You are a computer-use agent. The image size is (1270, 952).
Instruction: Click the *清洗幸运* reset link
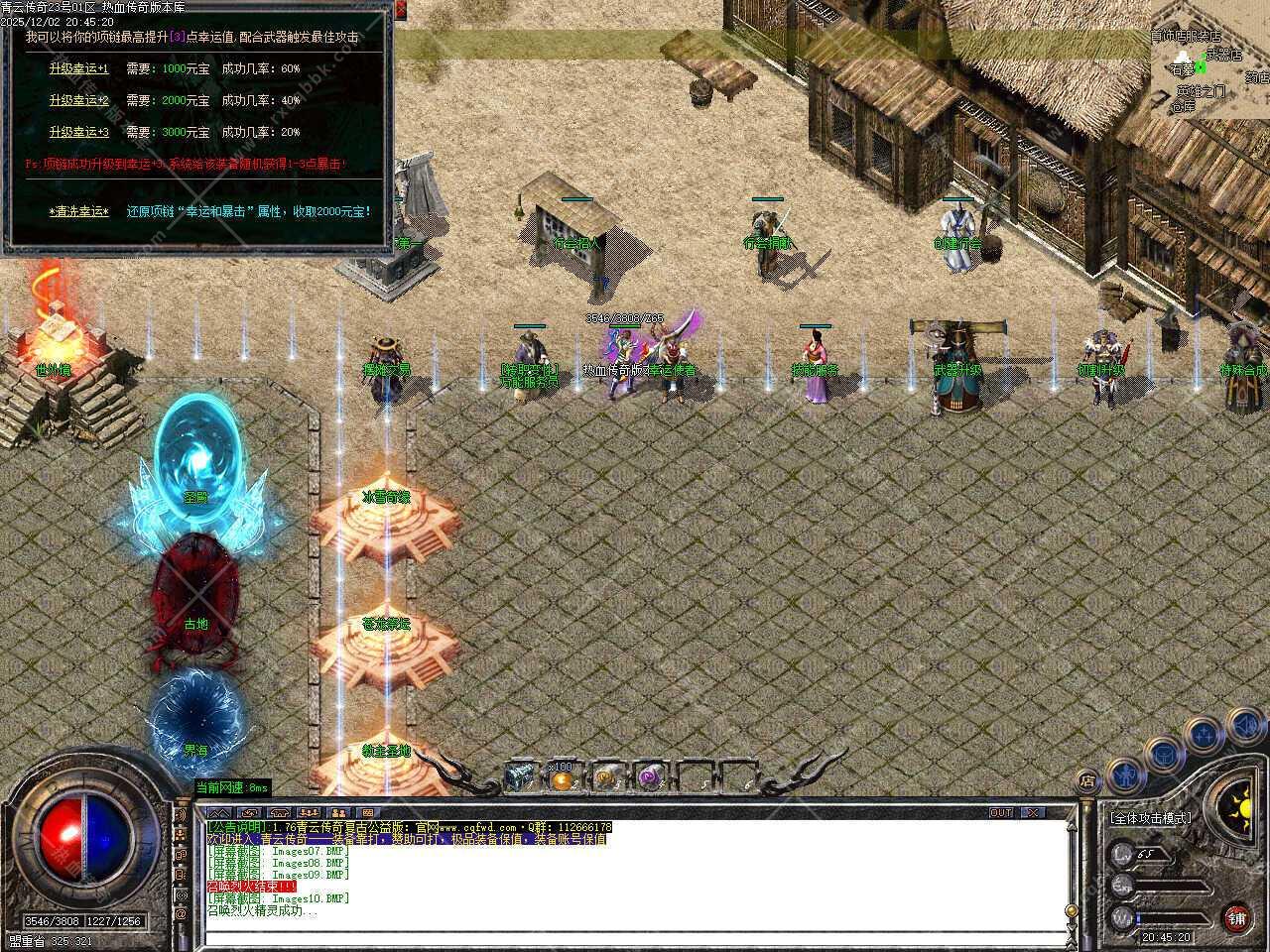tap(78, 211)
